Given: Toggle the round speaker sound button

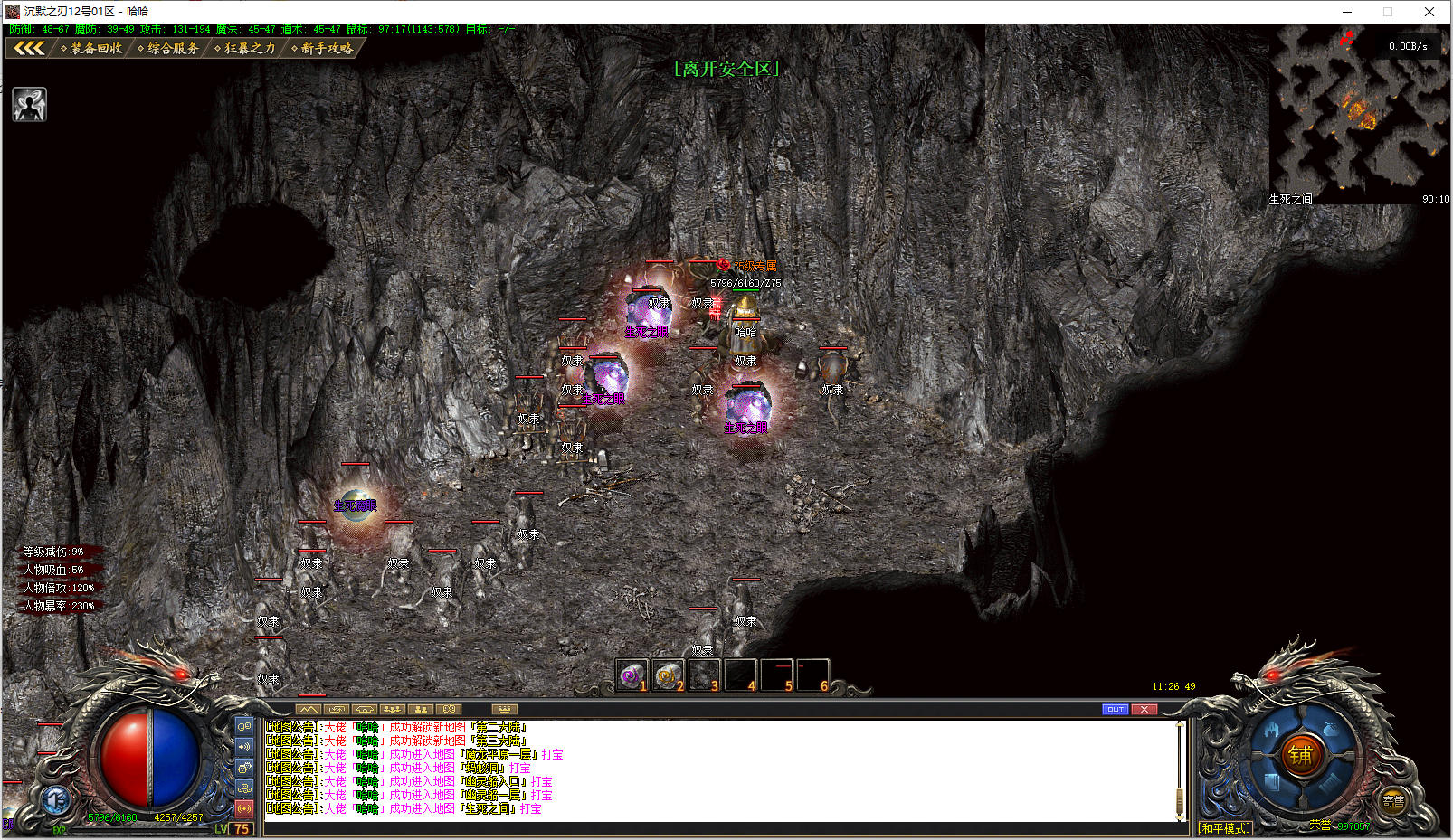Looking at the screenshot, I should click(56, 800).
